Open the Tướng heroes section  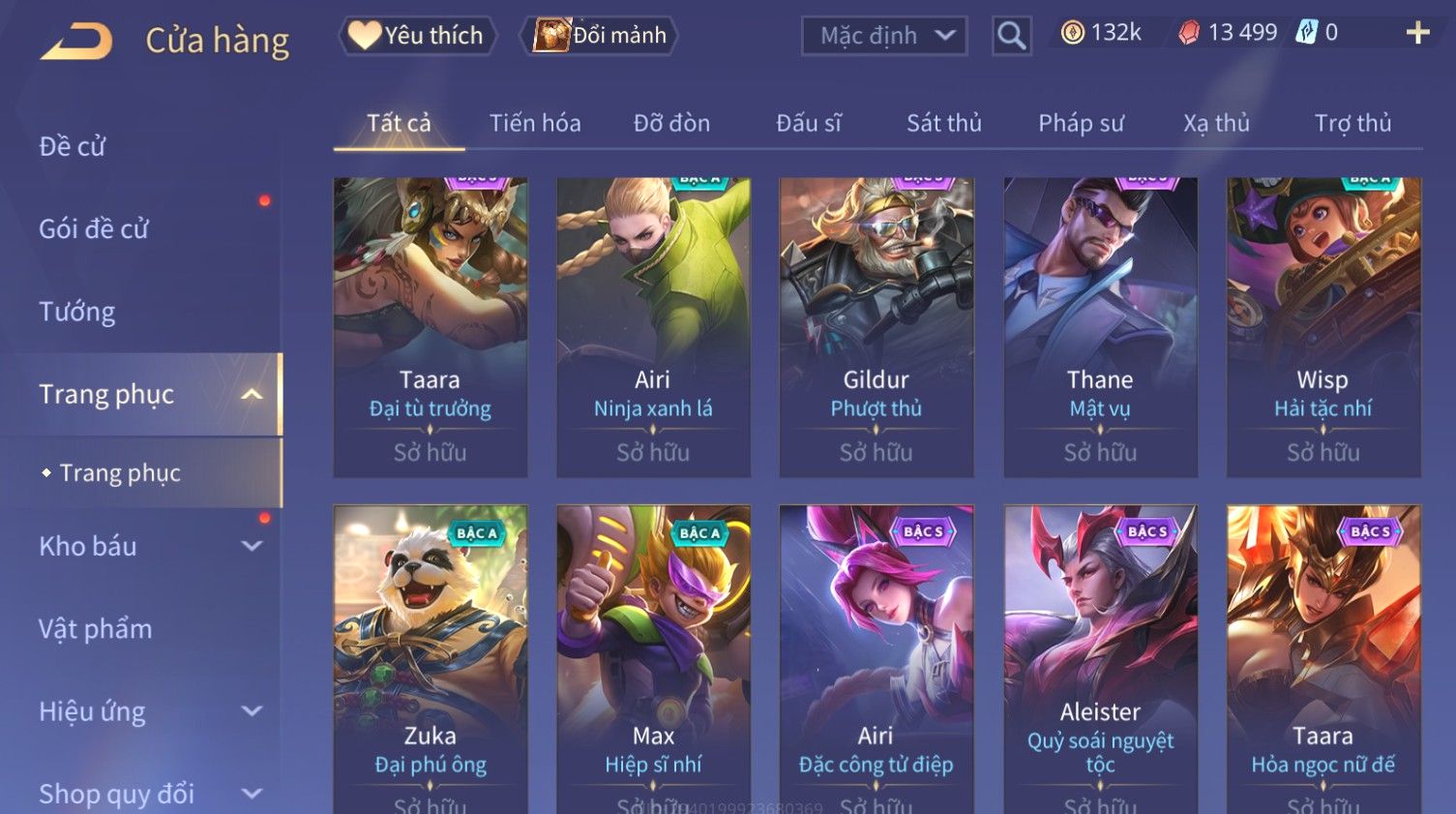pyautogui.click(x=77, y=312)
